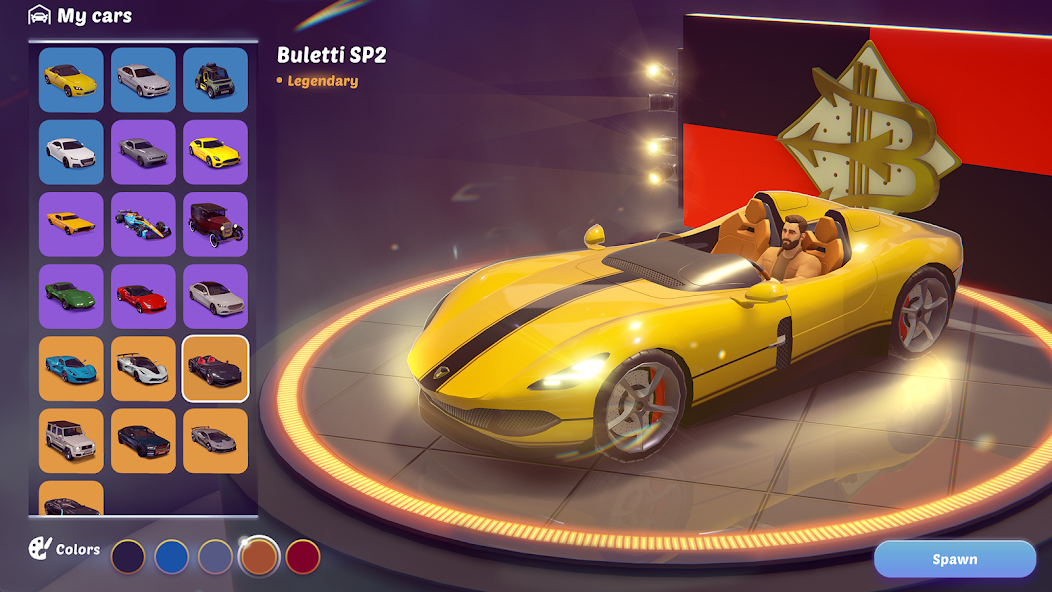The height and width of the screenshot is (592, 1052).
Task: Pick the white hypercar with rear wing
Action: [143, 368]
